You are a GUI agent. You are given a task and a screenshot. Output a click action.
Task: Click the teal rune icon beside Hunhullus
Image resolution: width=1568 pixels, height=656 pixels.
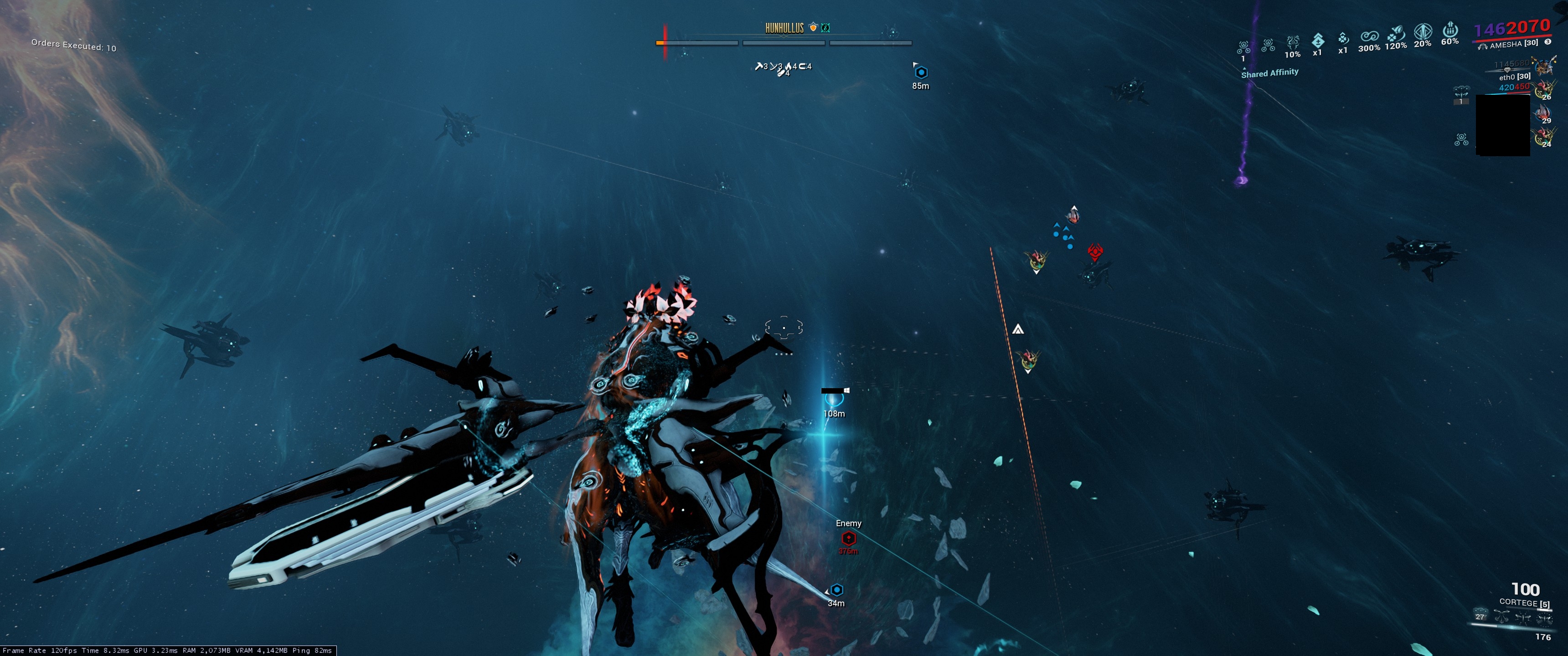point(825,27)
